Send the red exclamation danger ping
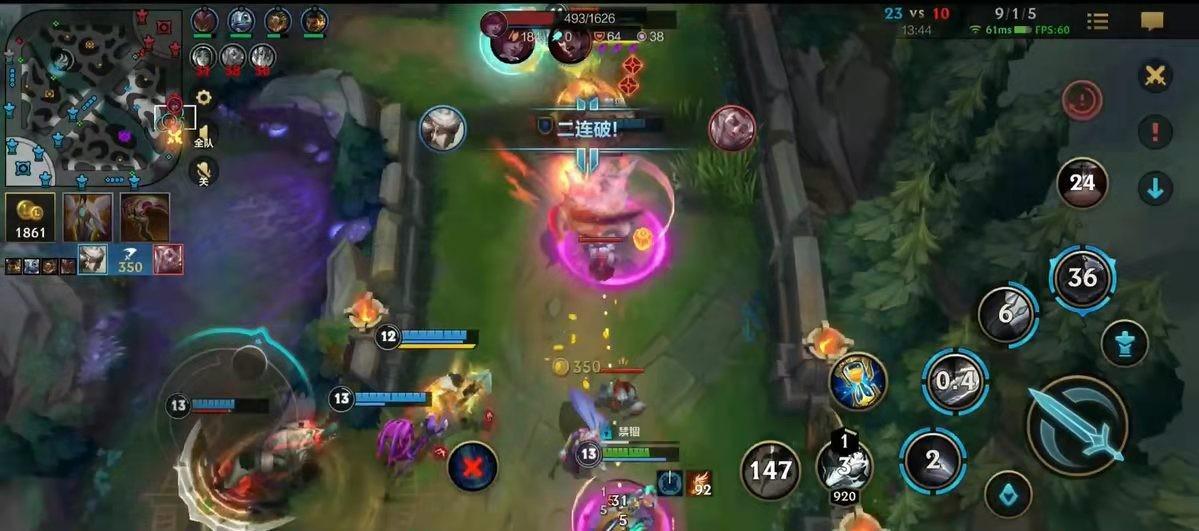The image size is (1199, 531). point(1155,132)
